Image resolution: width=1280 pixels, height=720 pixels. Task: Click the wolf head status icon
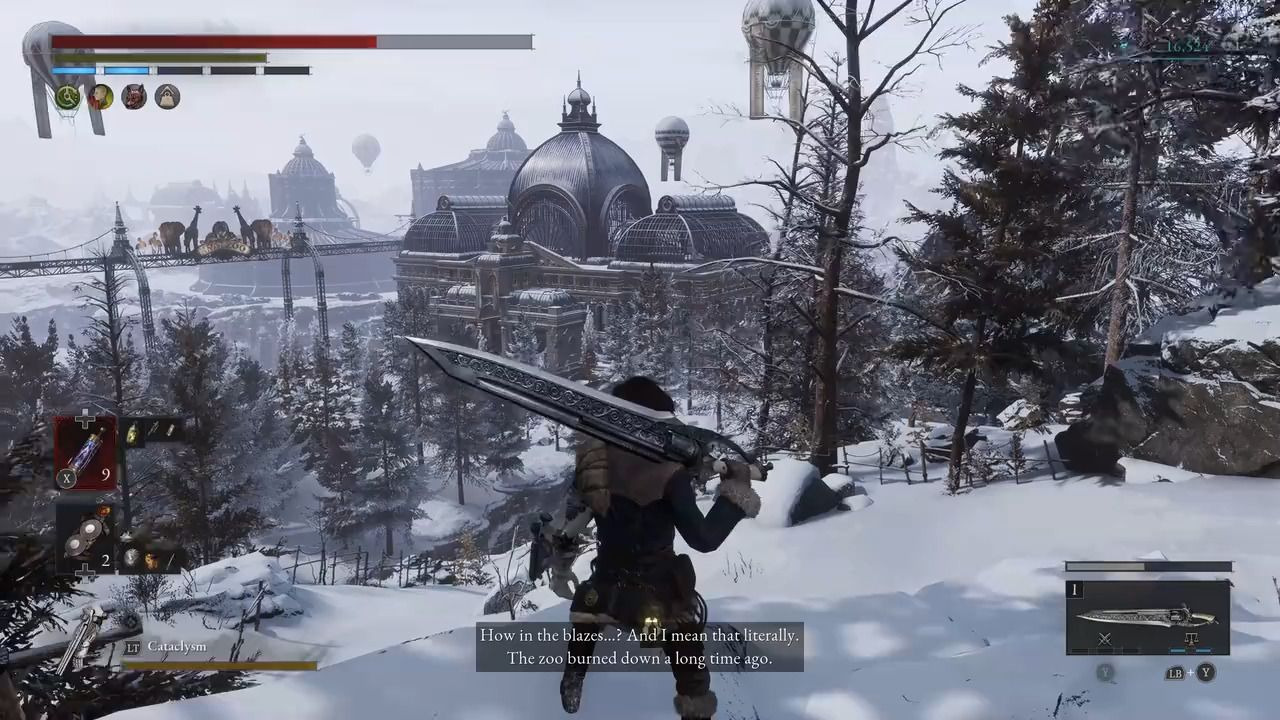click(134, 97)
